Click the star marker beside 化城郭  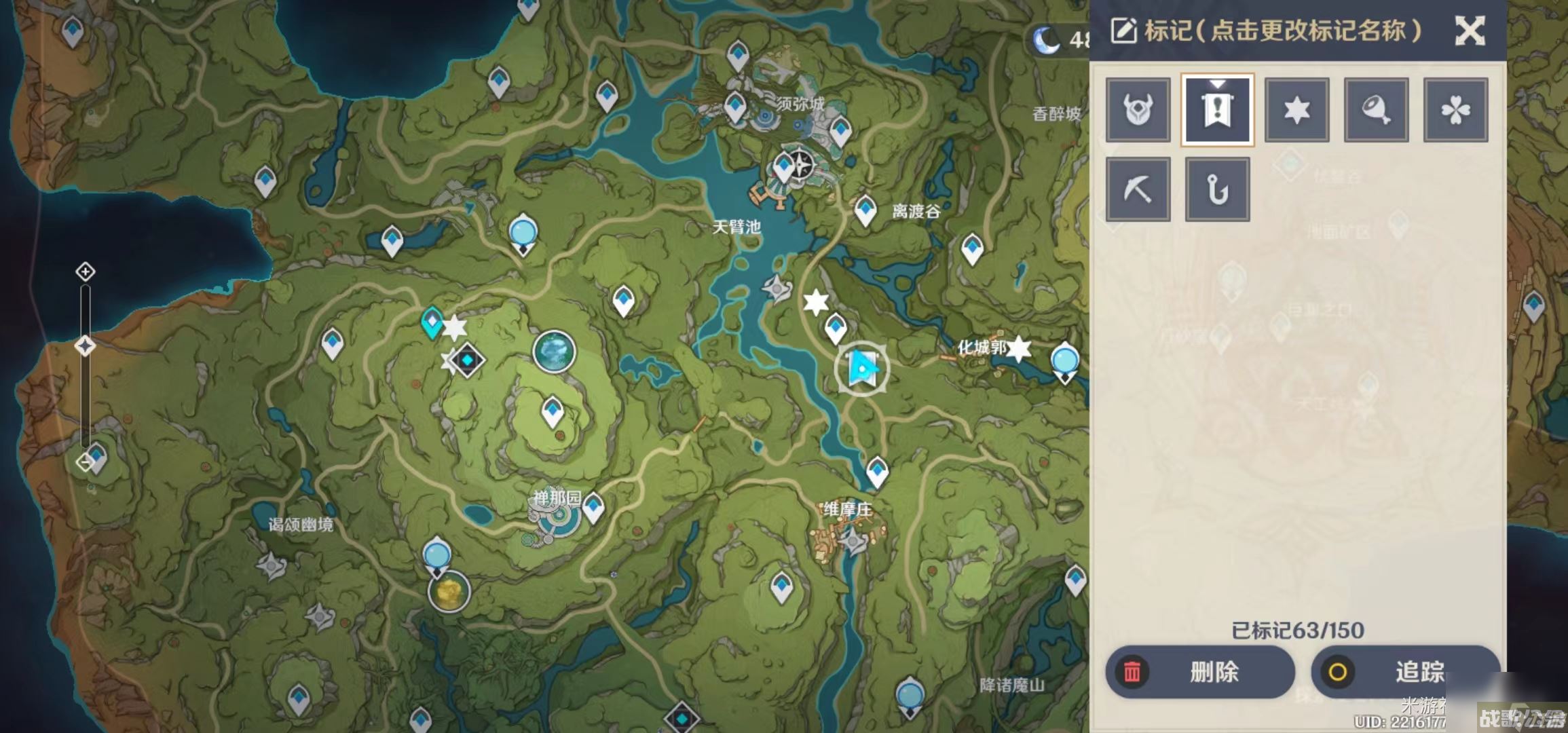1018,349
